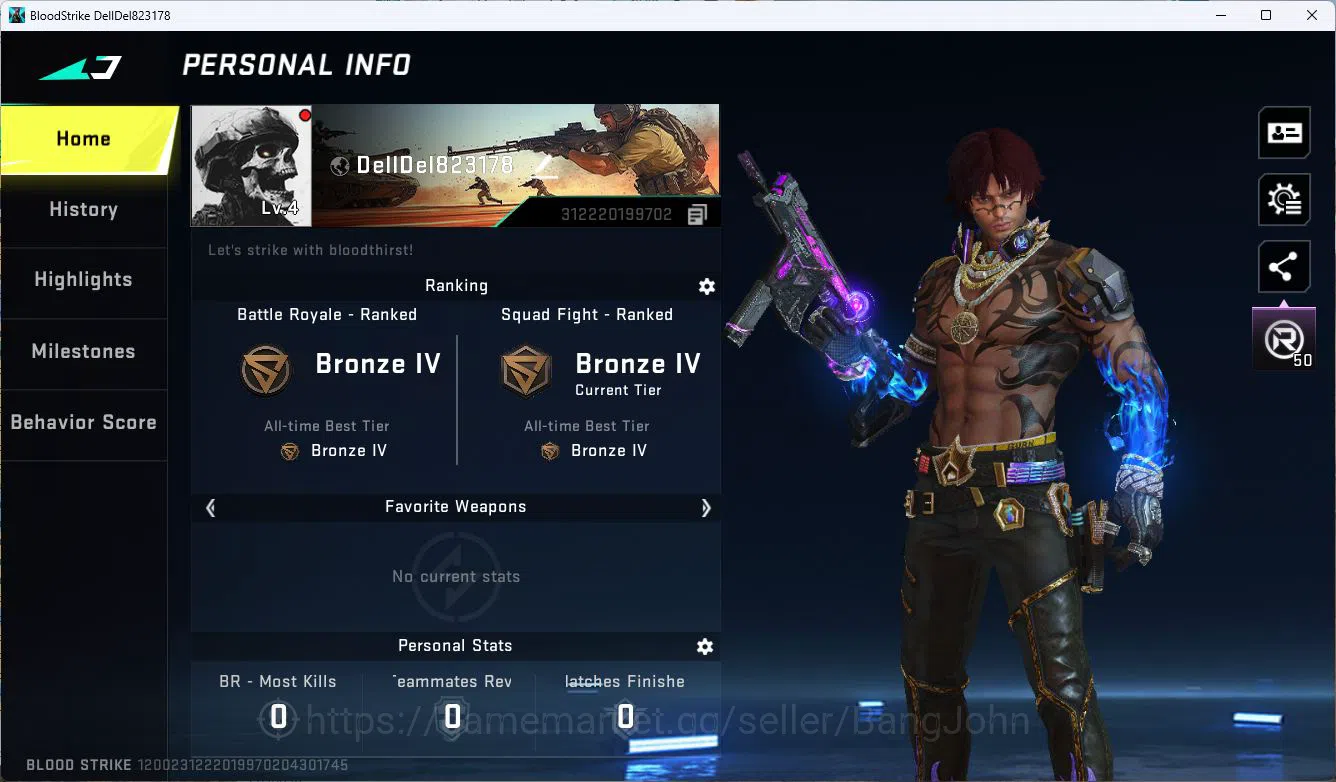The height and width of the screenshot is (782, 1336).
Task: Open the Highlights section
Action: pos(83,280)
